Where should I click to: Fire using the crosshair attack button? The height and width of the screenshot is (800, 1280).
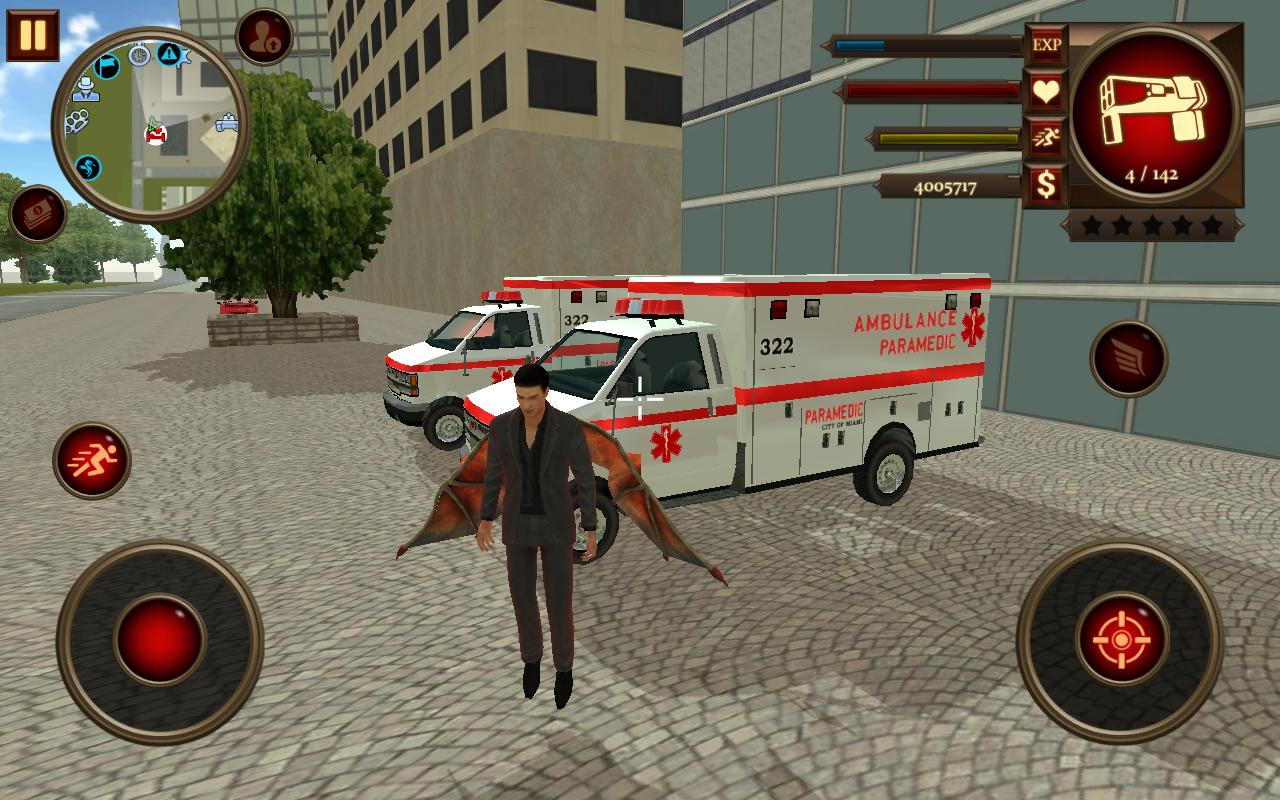(1120, 638)
